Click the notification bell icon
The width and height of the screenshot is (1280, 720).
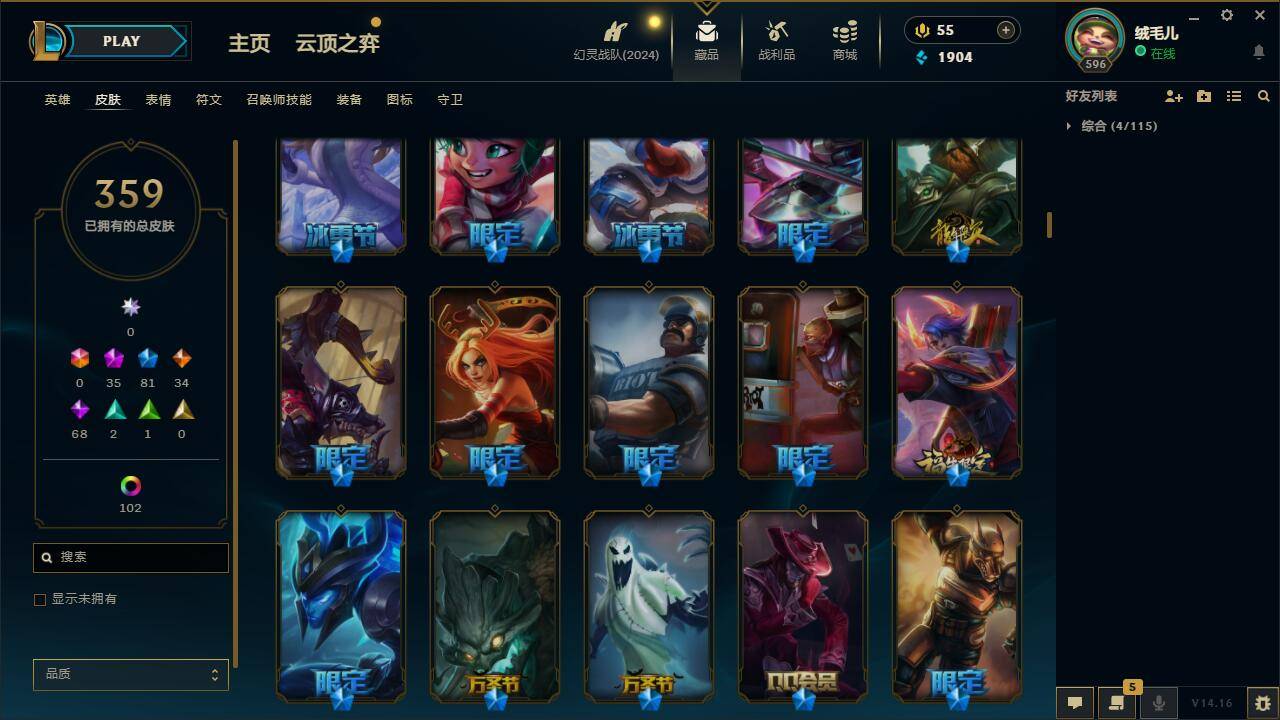pos(1258,52)
